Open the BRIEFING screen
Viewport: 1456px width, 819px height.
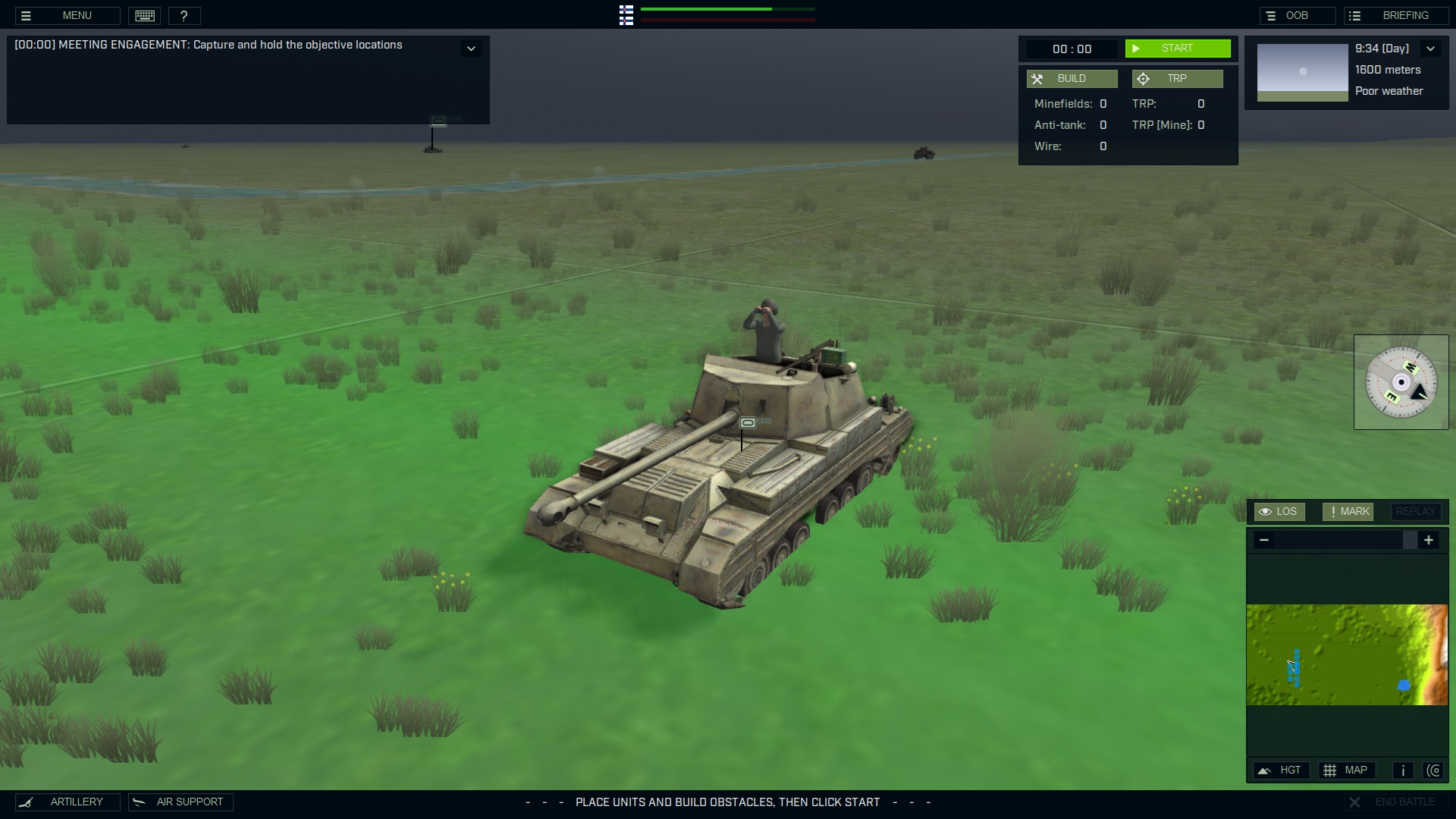click(x=1398, y=15)
